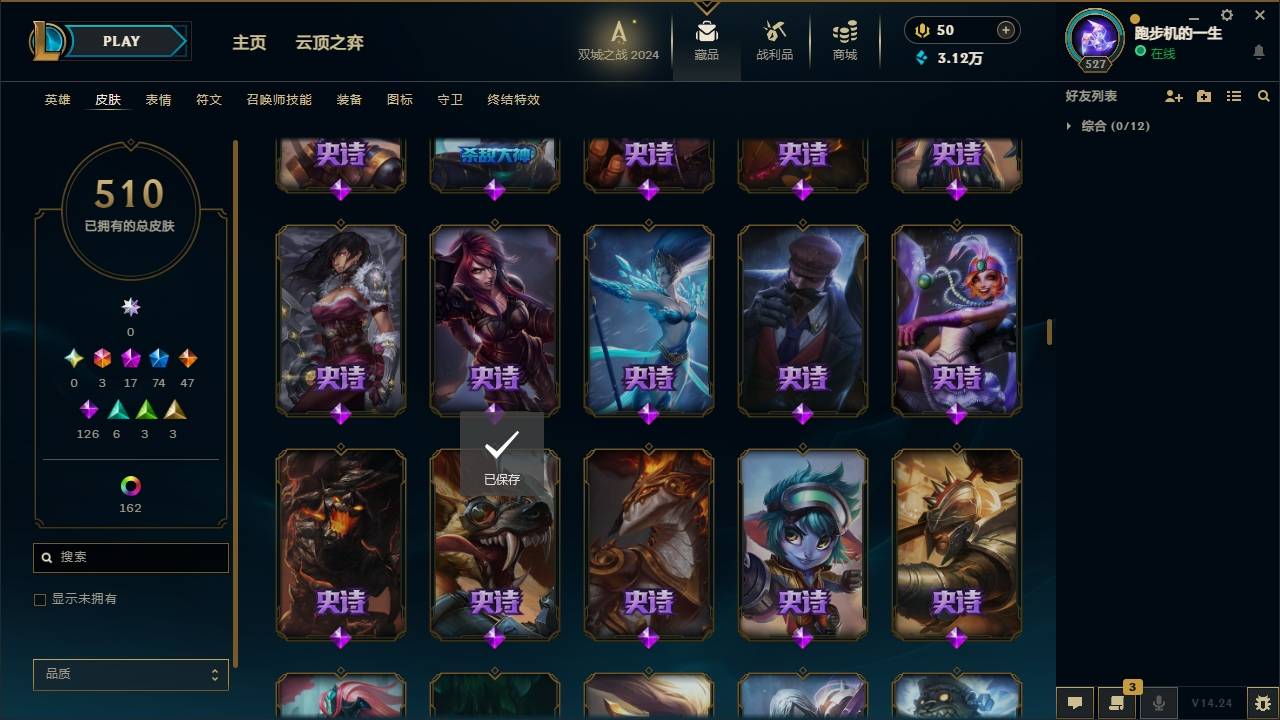Click the PLAY button

coord(121,41)
